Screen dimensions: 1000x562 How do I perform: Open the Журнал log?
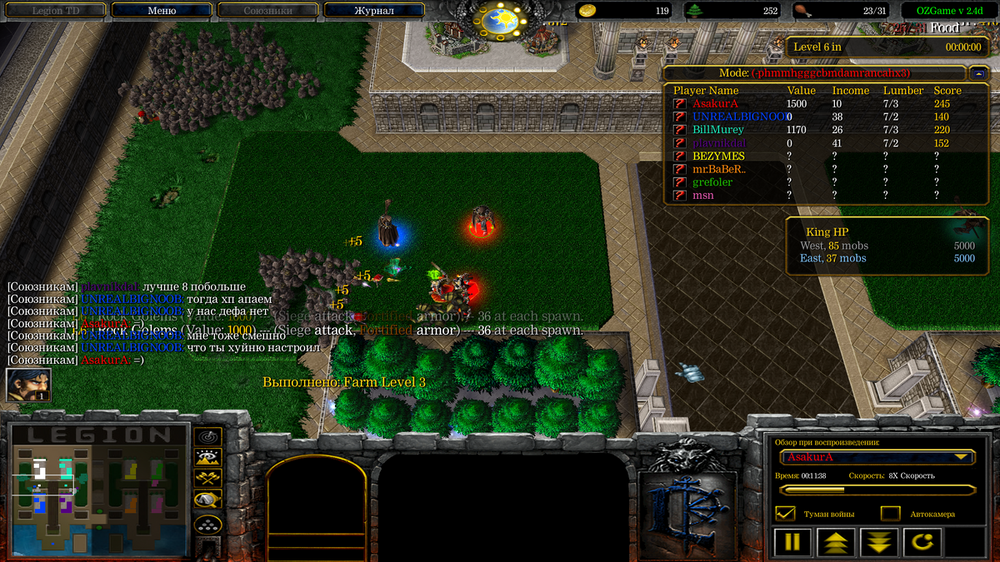point(374,11)
